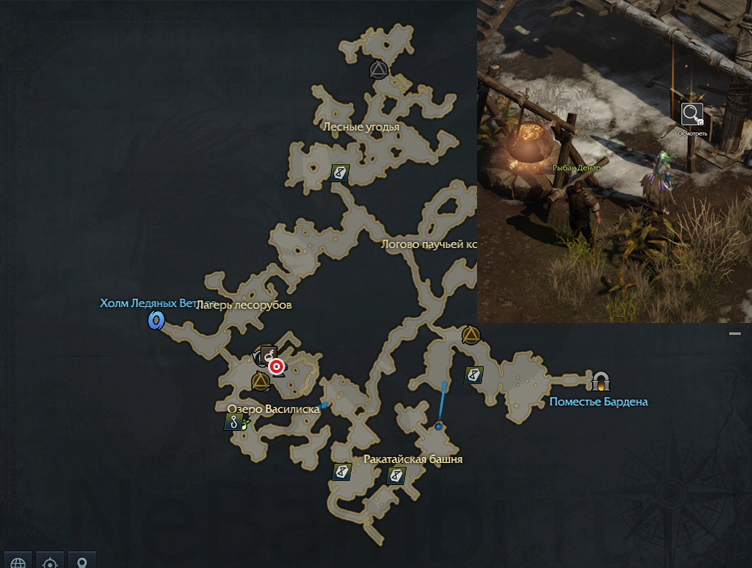Minimize the game view panel
752x568 pixels.
click(x=736, y=333)
